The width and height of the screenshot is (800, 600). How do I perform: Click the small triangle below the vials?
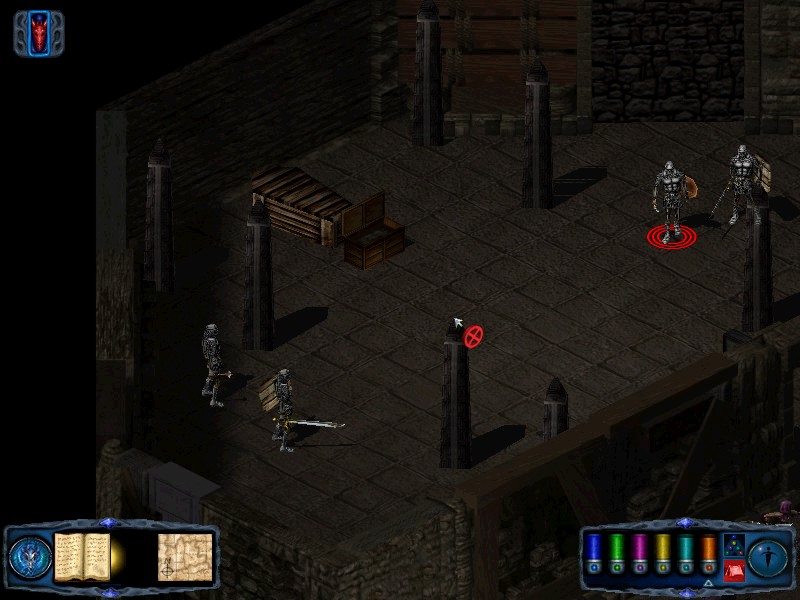click(709, 582)
